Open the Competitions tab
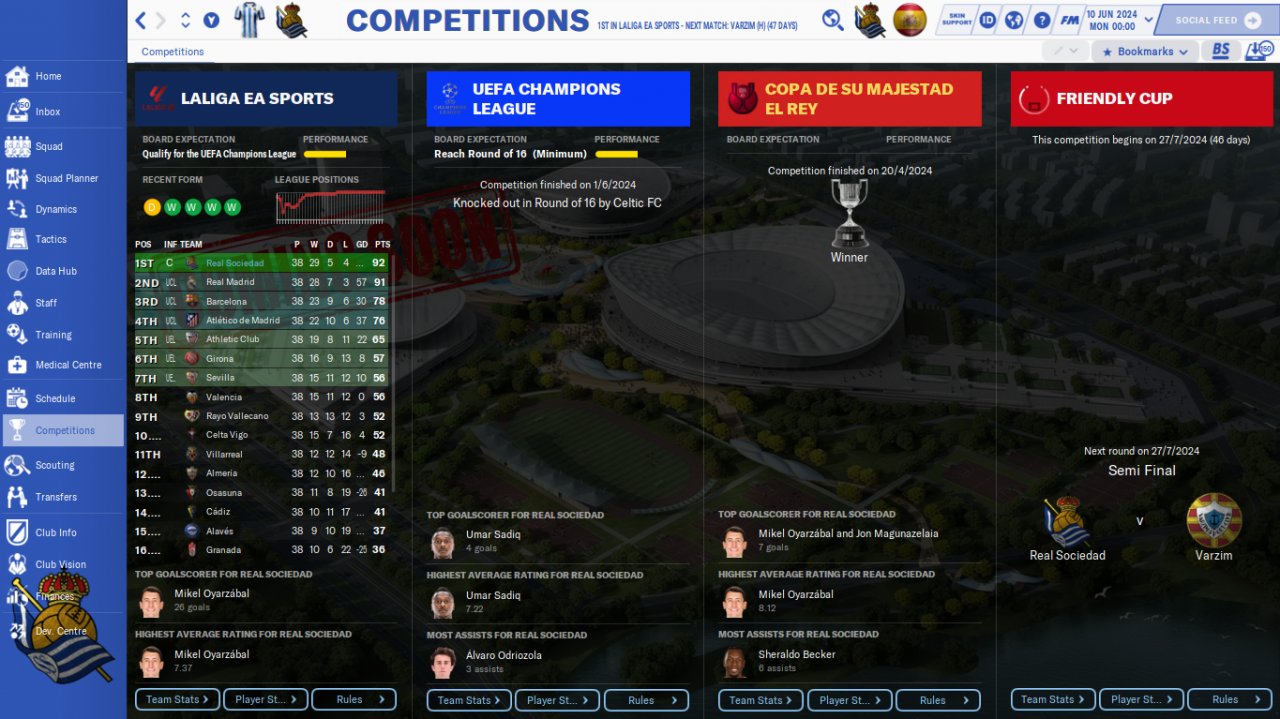 172,51
